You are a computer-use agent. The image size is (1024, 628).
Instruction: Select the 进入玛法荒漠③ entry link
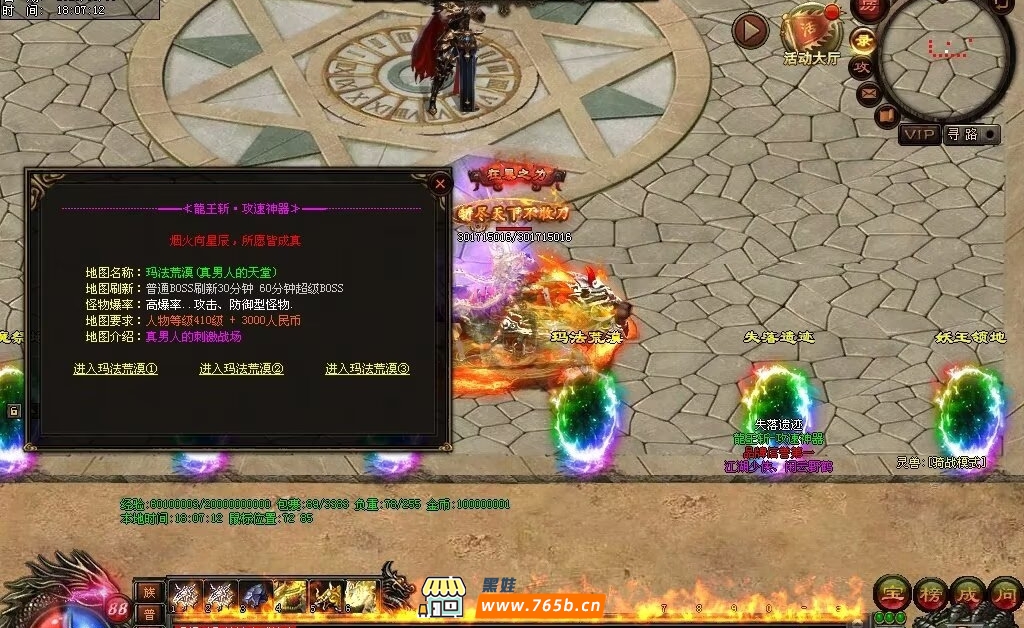368,369
